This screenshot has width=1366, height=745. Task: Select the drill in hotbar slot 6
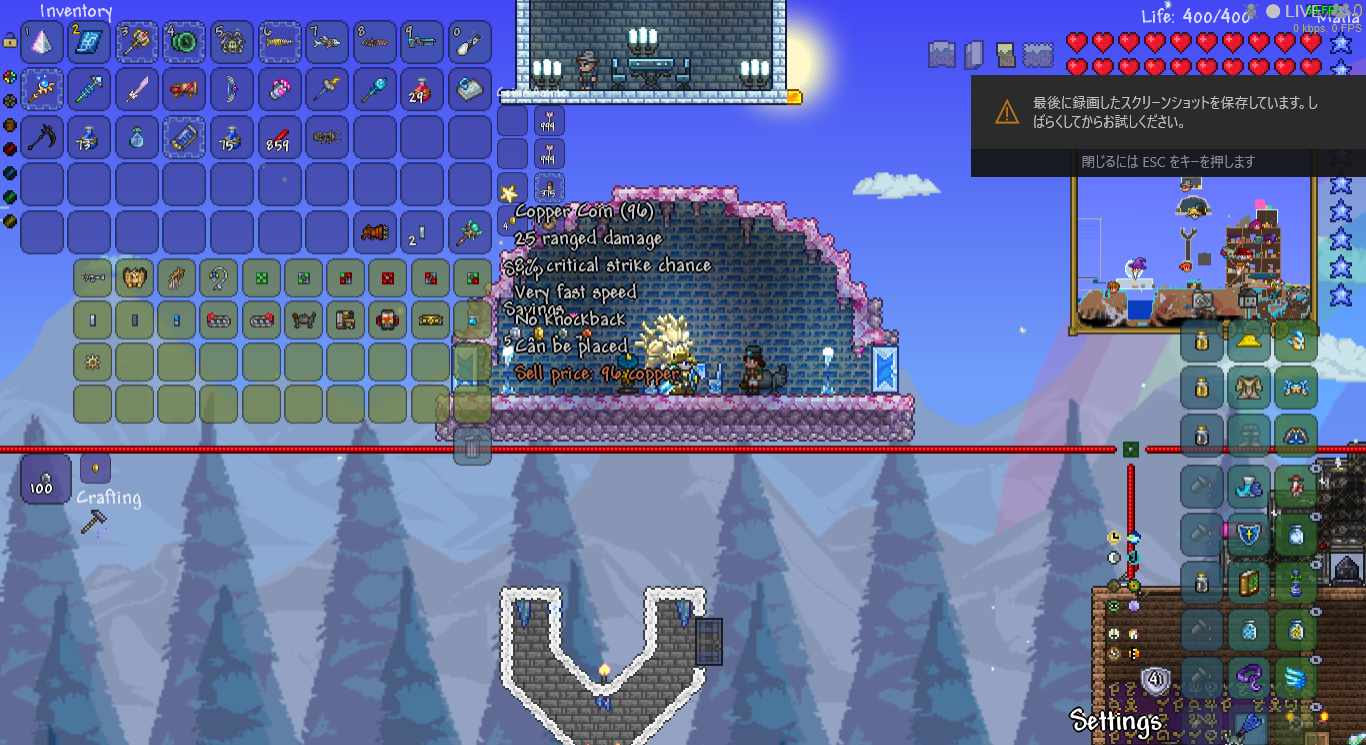(279, 42)
